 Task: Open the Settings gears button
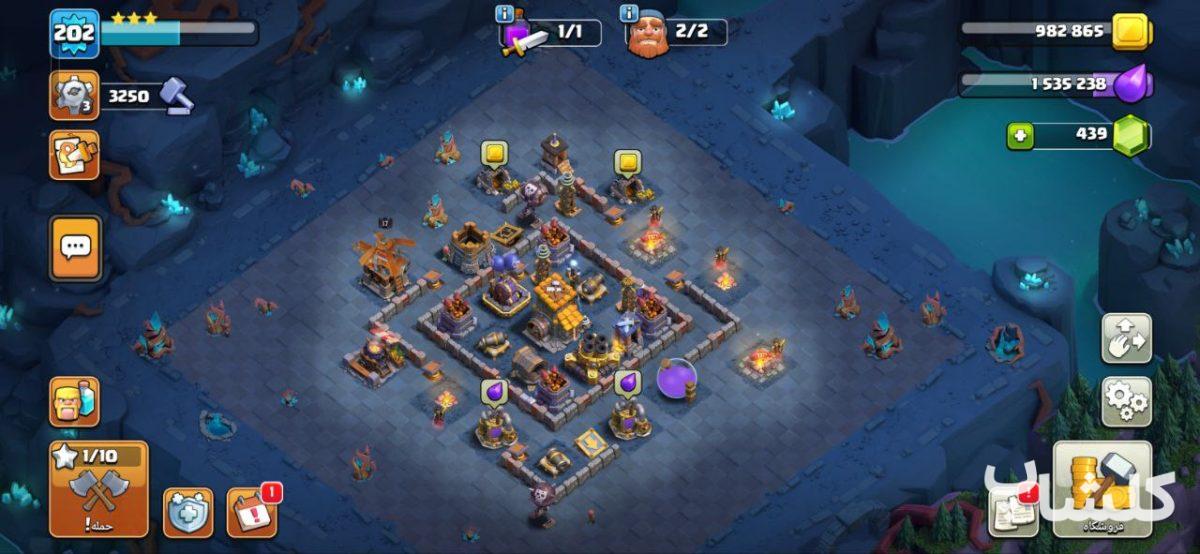pyautogui.click(x=1126, y=401)
